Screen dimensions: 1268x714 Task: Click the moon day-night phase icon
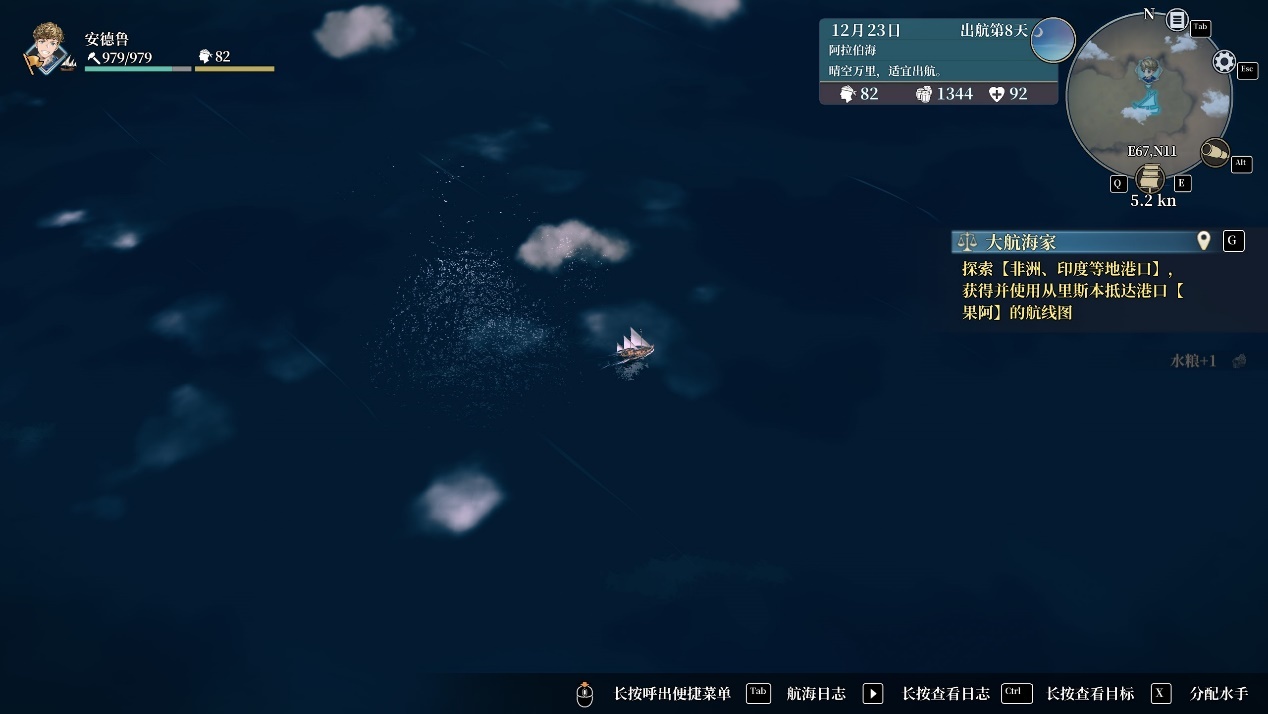click(1052, 40)
